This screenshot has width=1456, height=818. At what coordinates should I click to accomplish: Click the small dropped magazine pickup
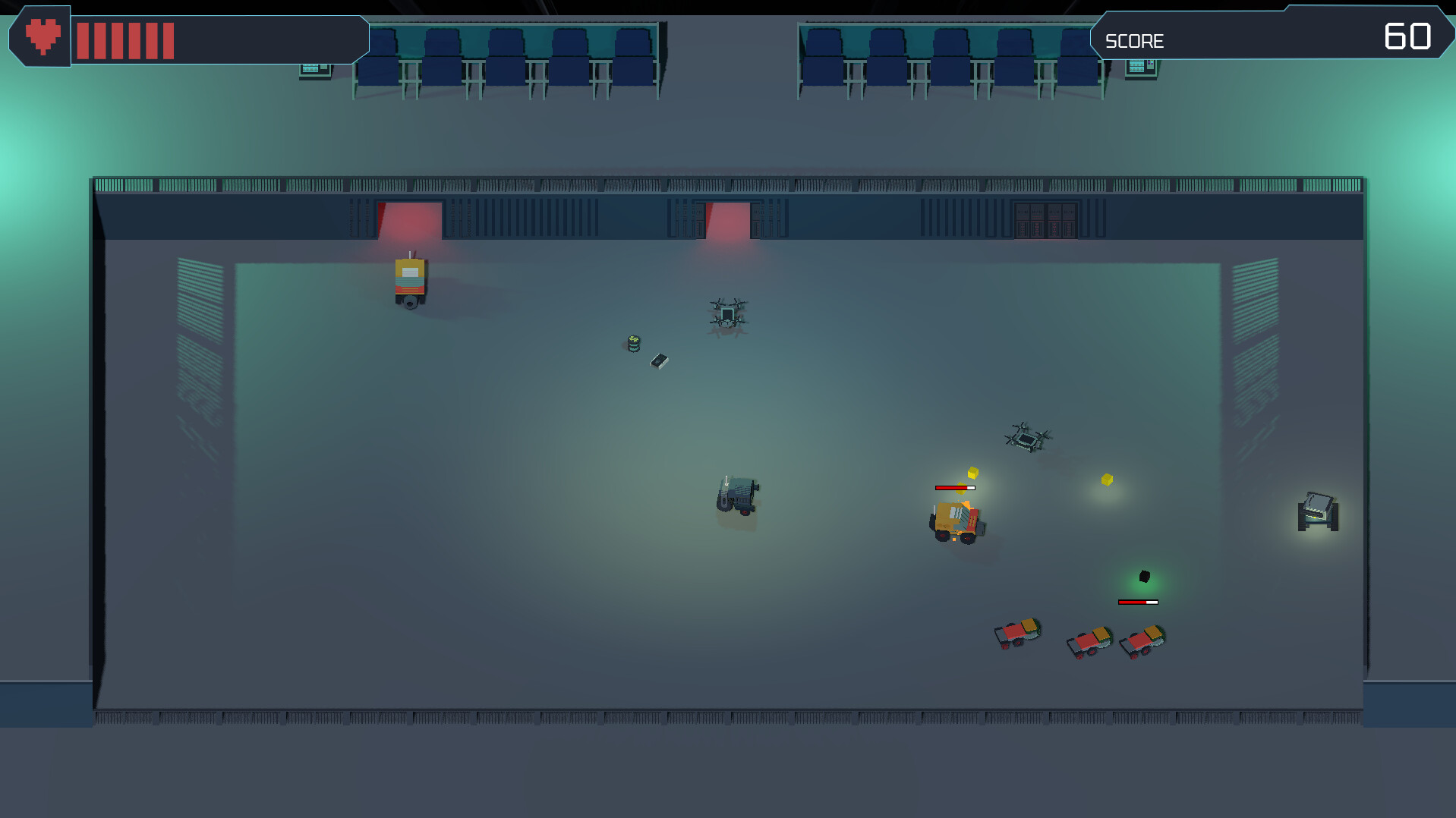660,360
